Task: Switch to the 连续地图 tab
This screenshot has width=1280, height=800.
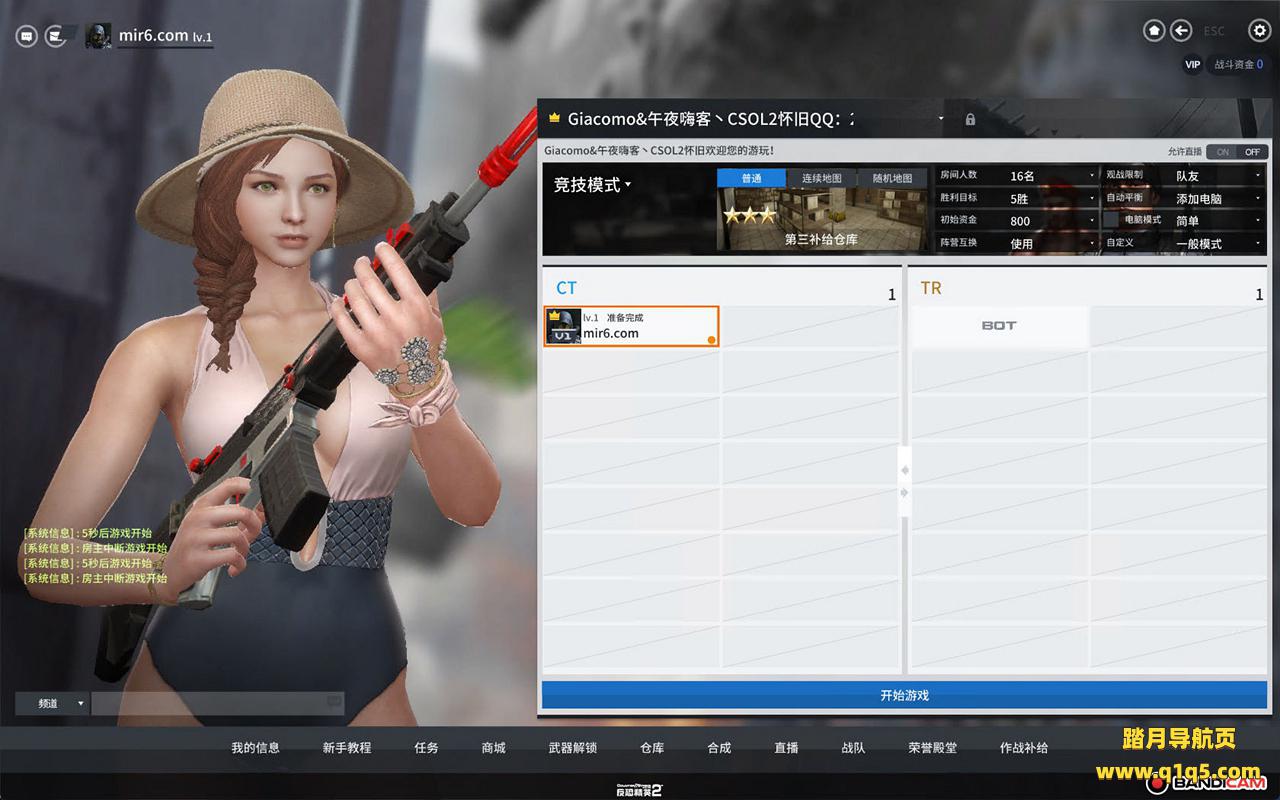Action: pyautogui.click(x=821, y=178)
